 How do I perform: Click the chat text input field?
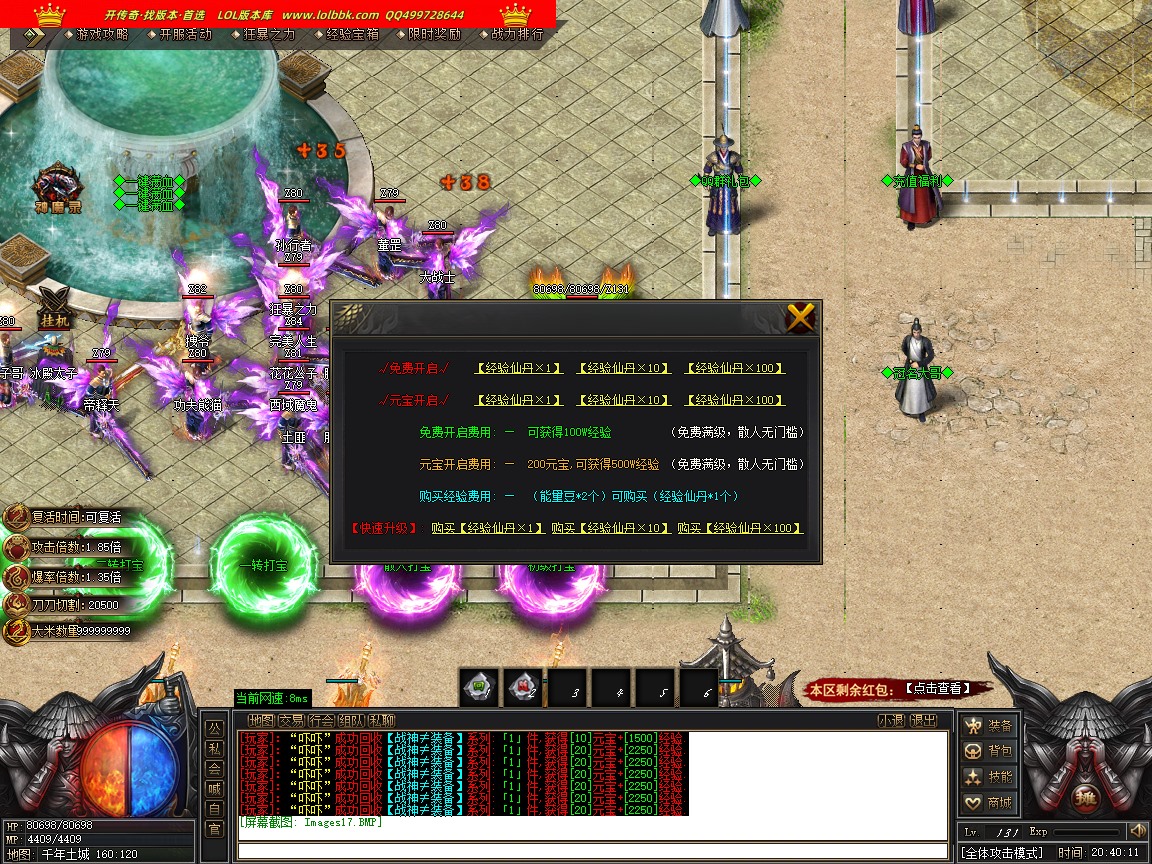tap(590, 851)
